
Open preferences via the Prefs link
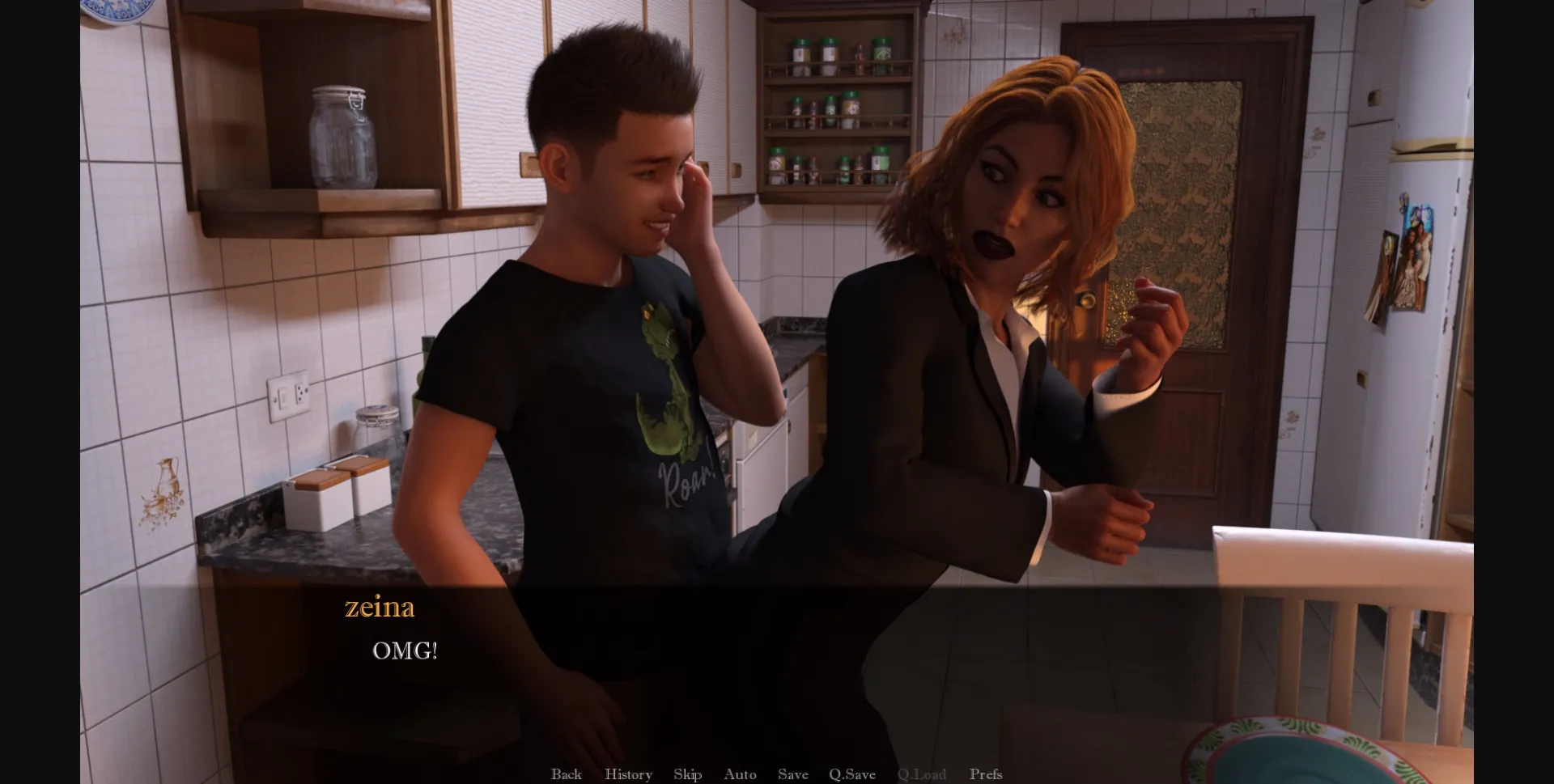[x=986, y=774]
